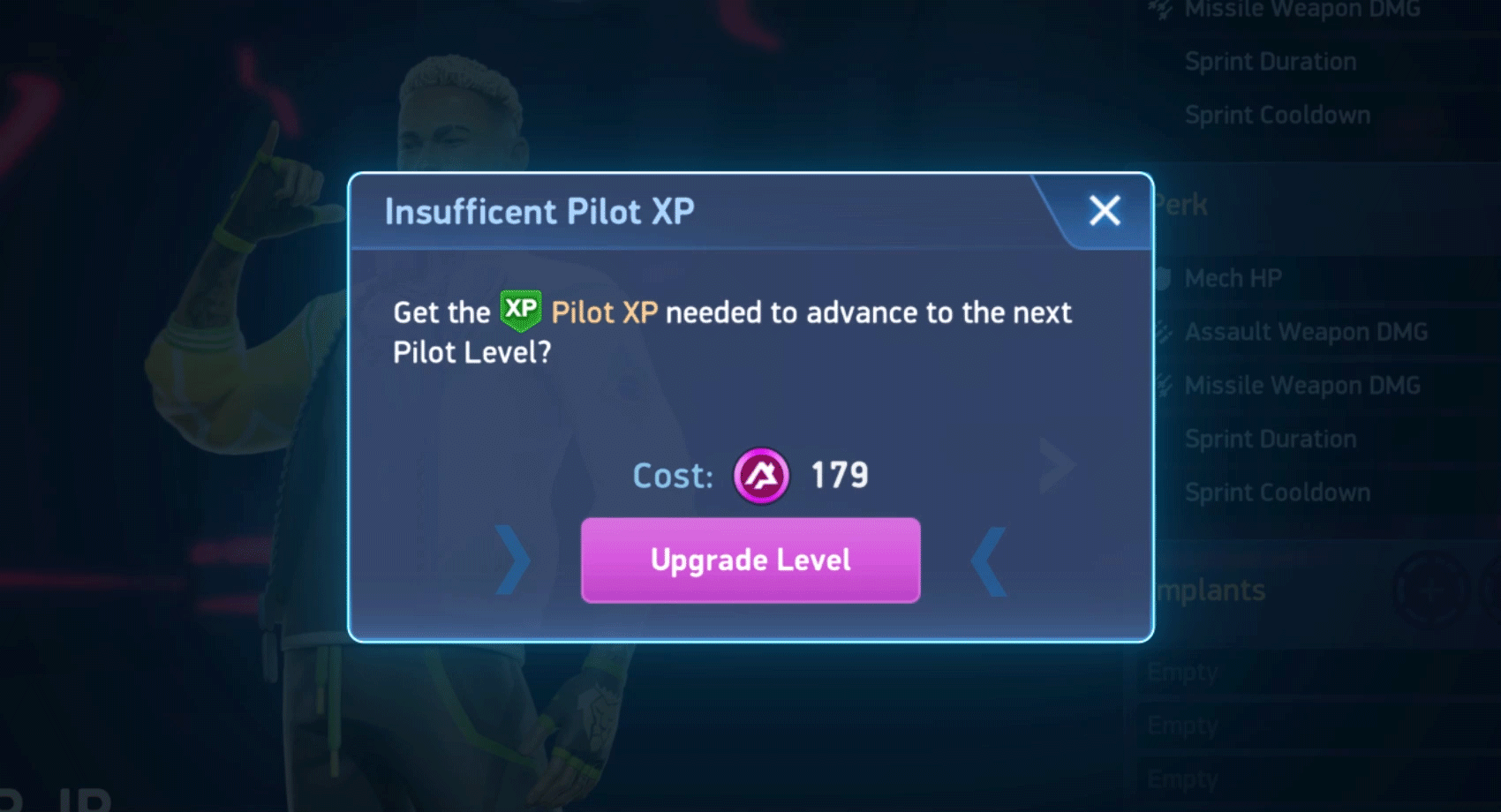The height and width of the screenshot is (812, 1501).
Task: Click the orange Pilot XP text link
Action: [604, 312]
